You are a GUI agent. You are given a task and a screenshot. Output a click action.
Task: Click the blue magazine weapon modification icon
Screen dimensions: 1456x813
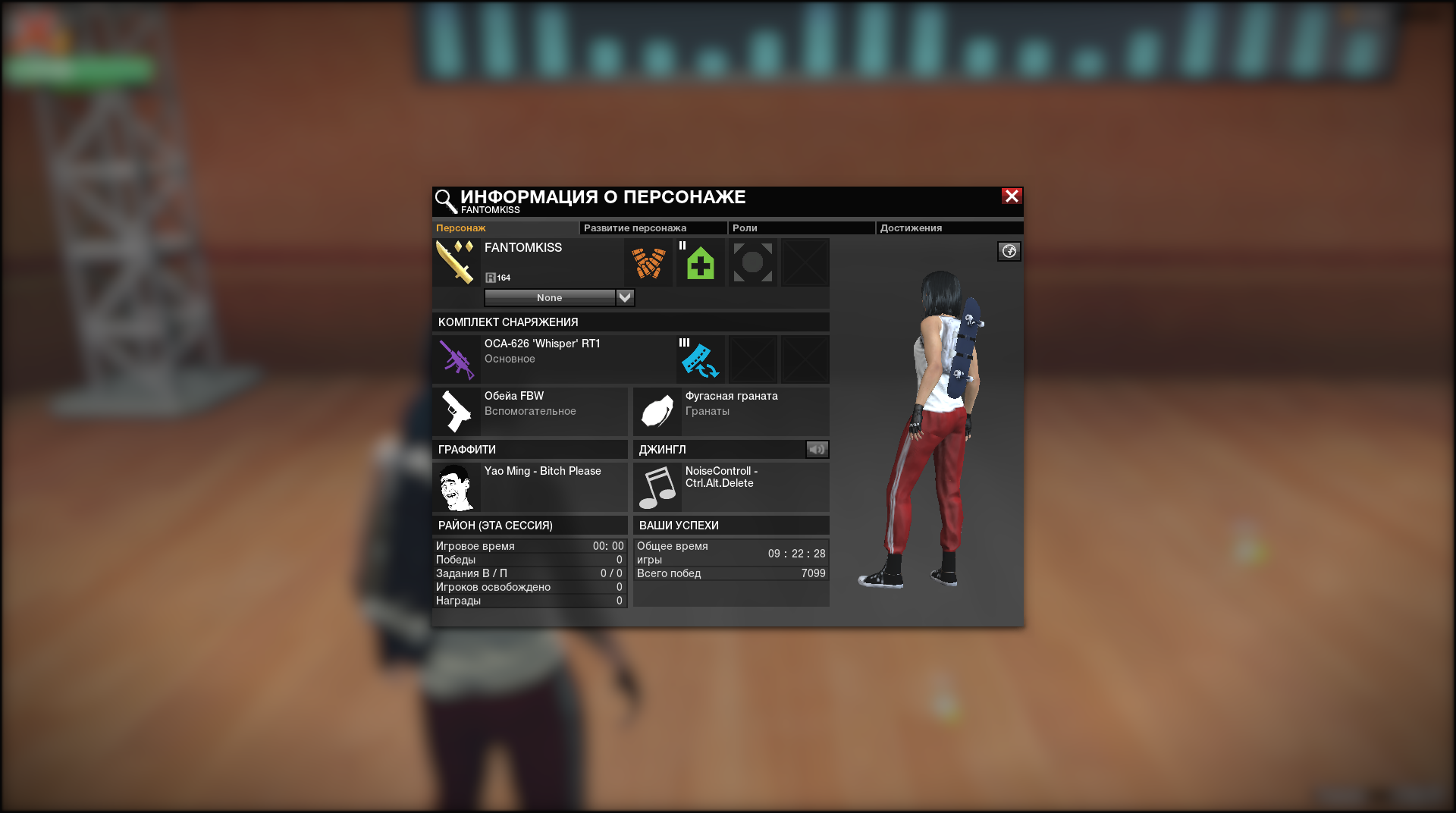click(701, 359)
